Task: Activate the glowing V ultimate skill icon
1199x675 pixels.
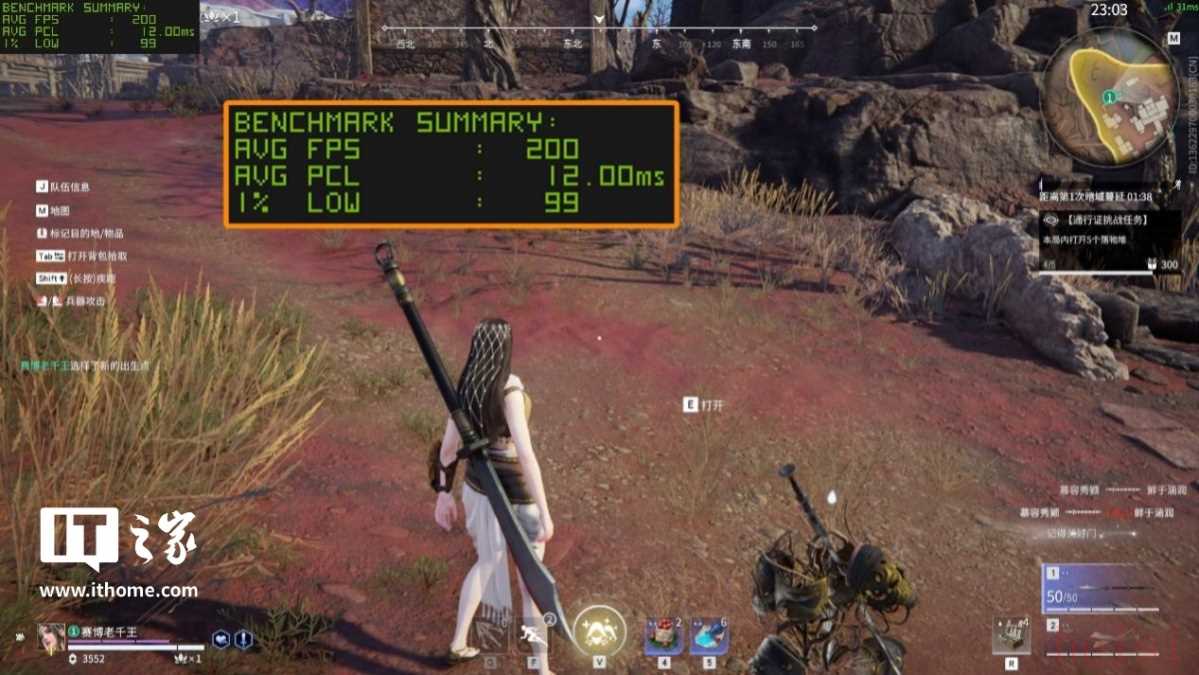Action: tap(599, 631)
